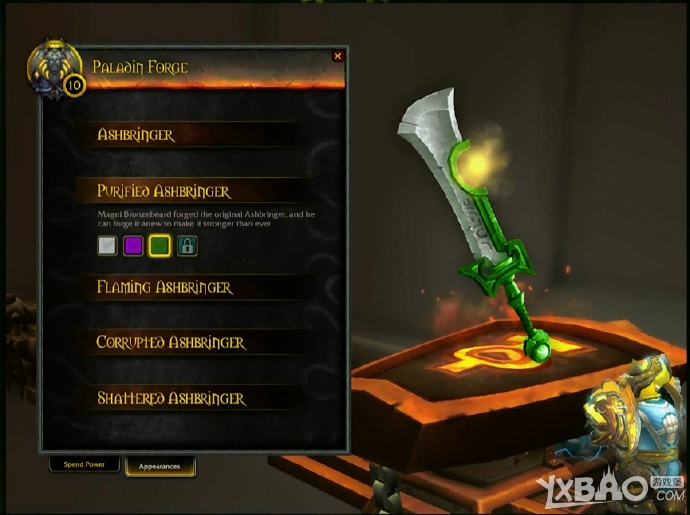
Task: Apply the white color swatch
Action: [107, 246]
